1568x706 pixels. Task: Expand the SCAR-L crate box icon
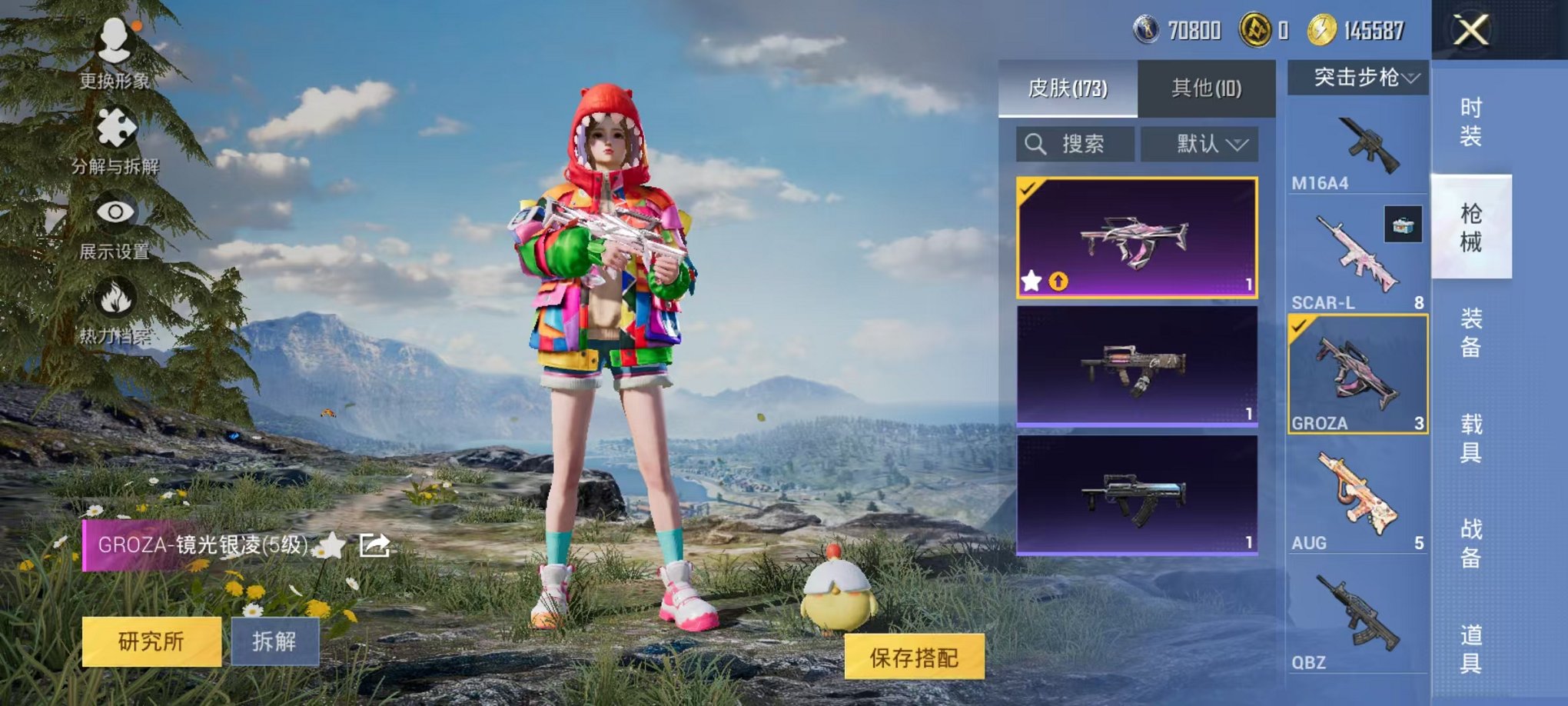pyautogui.click(x=1405, y=223)
